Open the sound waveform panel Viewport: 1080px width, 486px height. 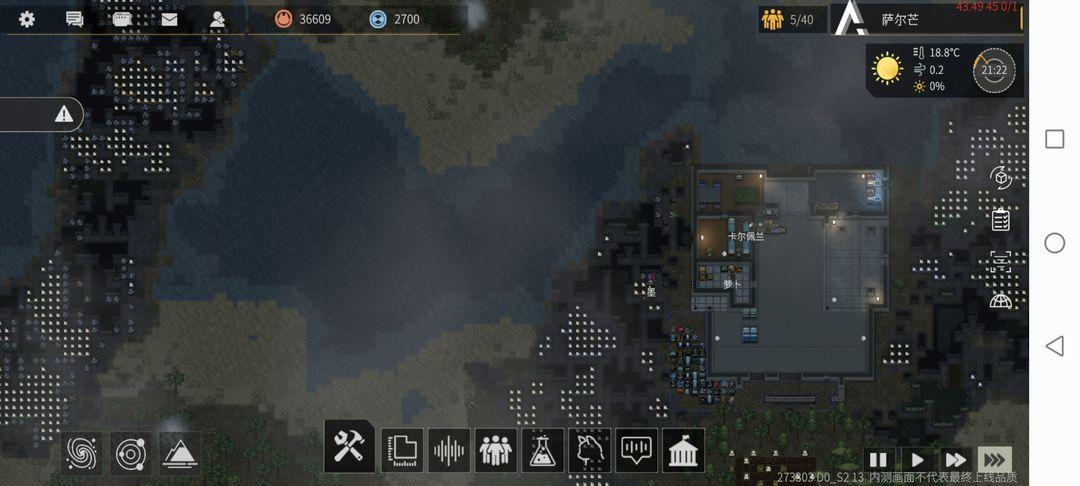tap(449, 450)
